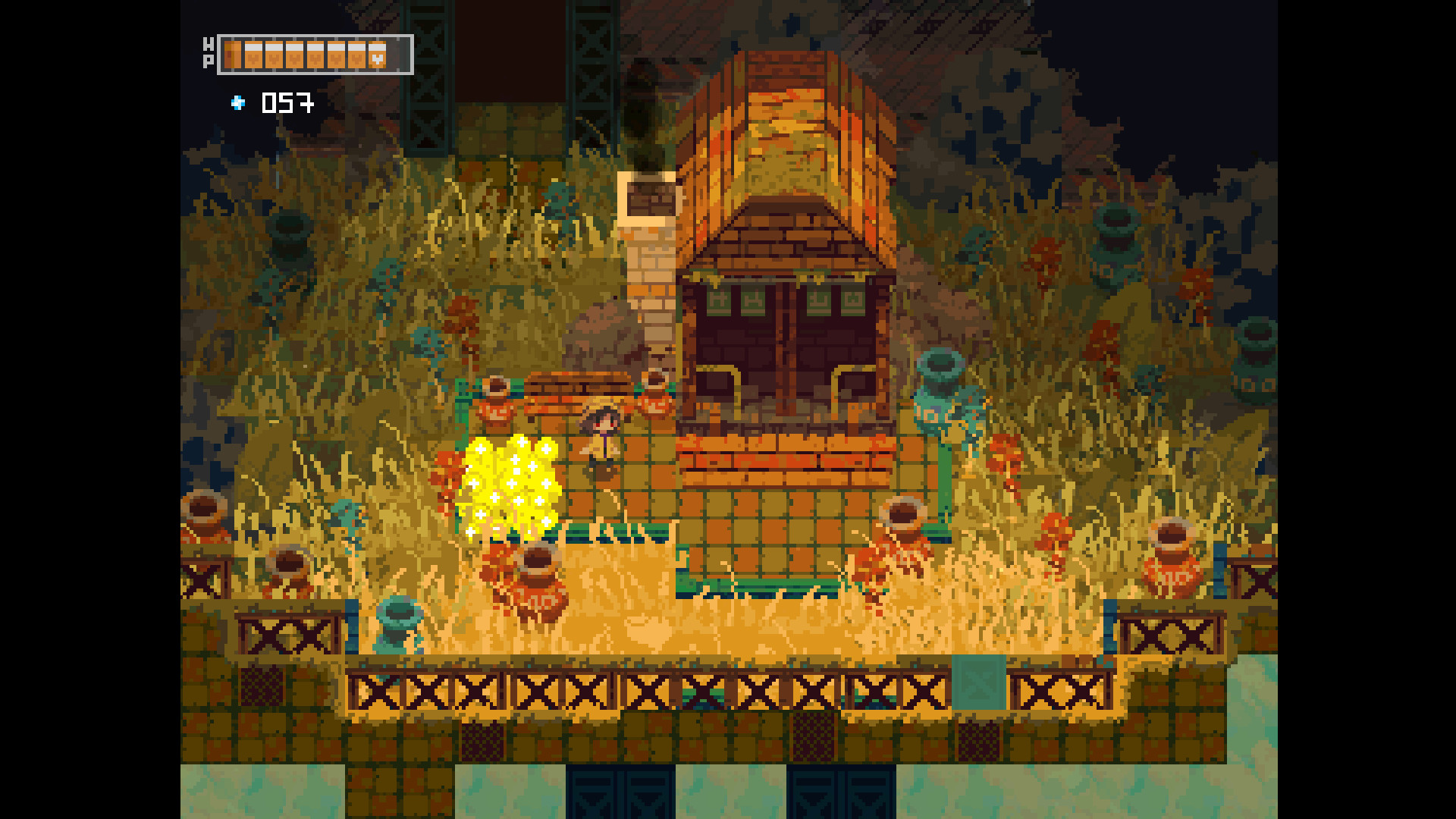This screenshot has height=819, width=1456.
Task: Click the first partially drained HP heart
Action: 232,54
